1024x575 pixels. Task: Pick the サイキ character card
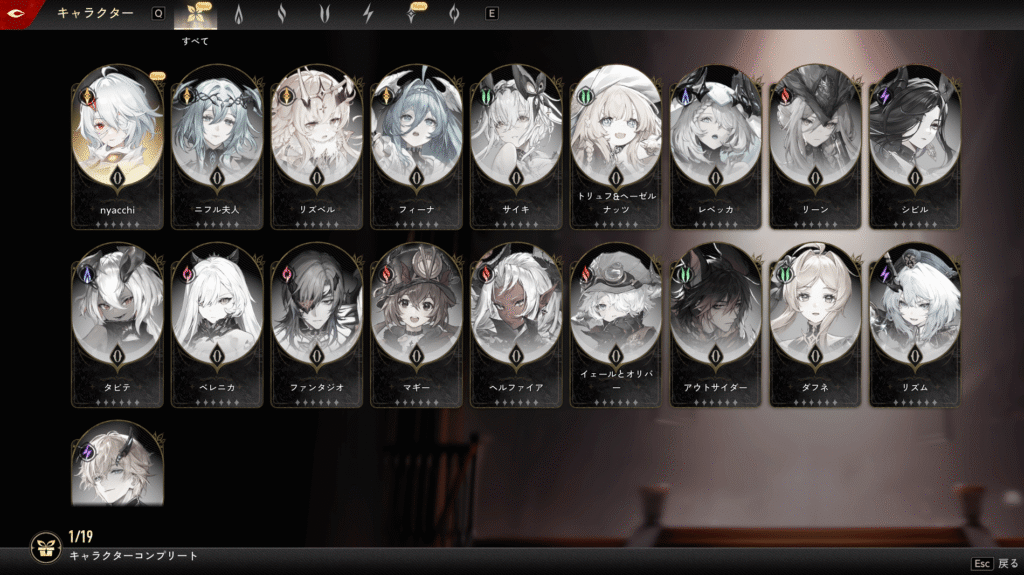(x=516, y=140)
